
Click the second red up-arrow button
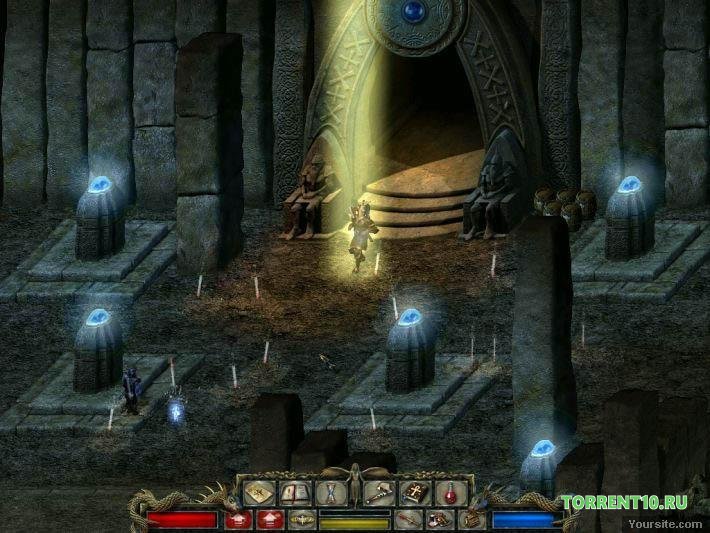pyautogui.click(x=268, y=519)
